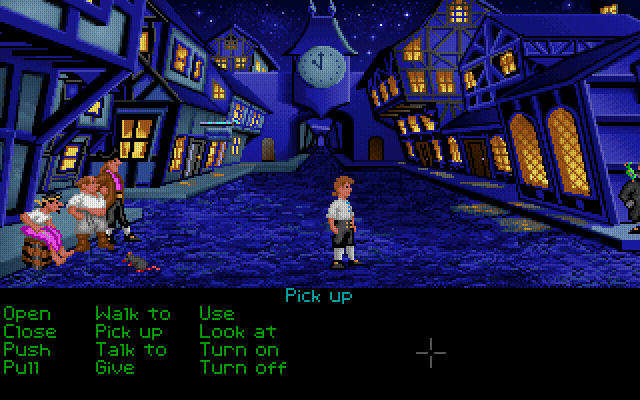Screen dimensions: 640x400
Task: Click the Pull verb
Action: (21, 367)
